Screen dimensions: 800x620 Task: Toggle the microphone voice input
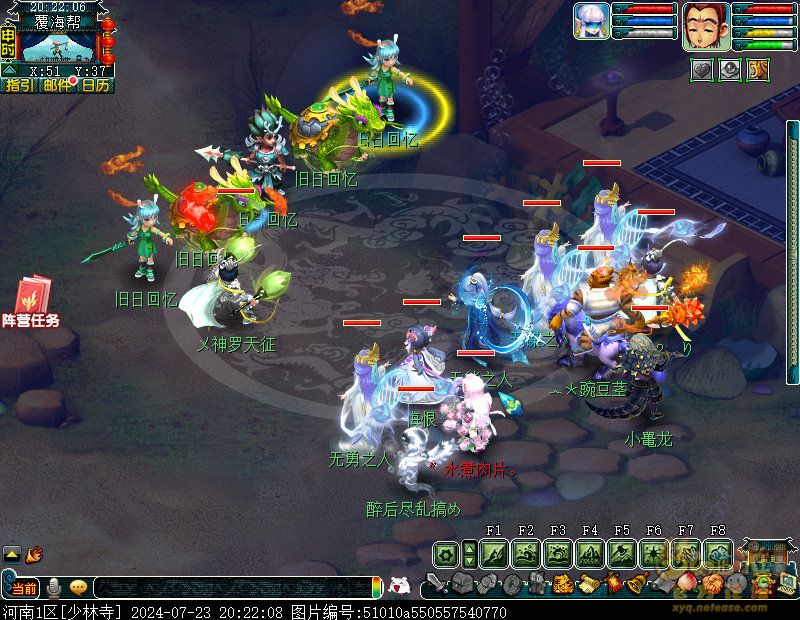click(x=54, y=588)
